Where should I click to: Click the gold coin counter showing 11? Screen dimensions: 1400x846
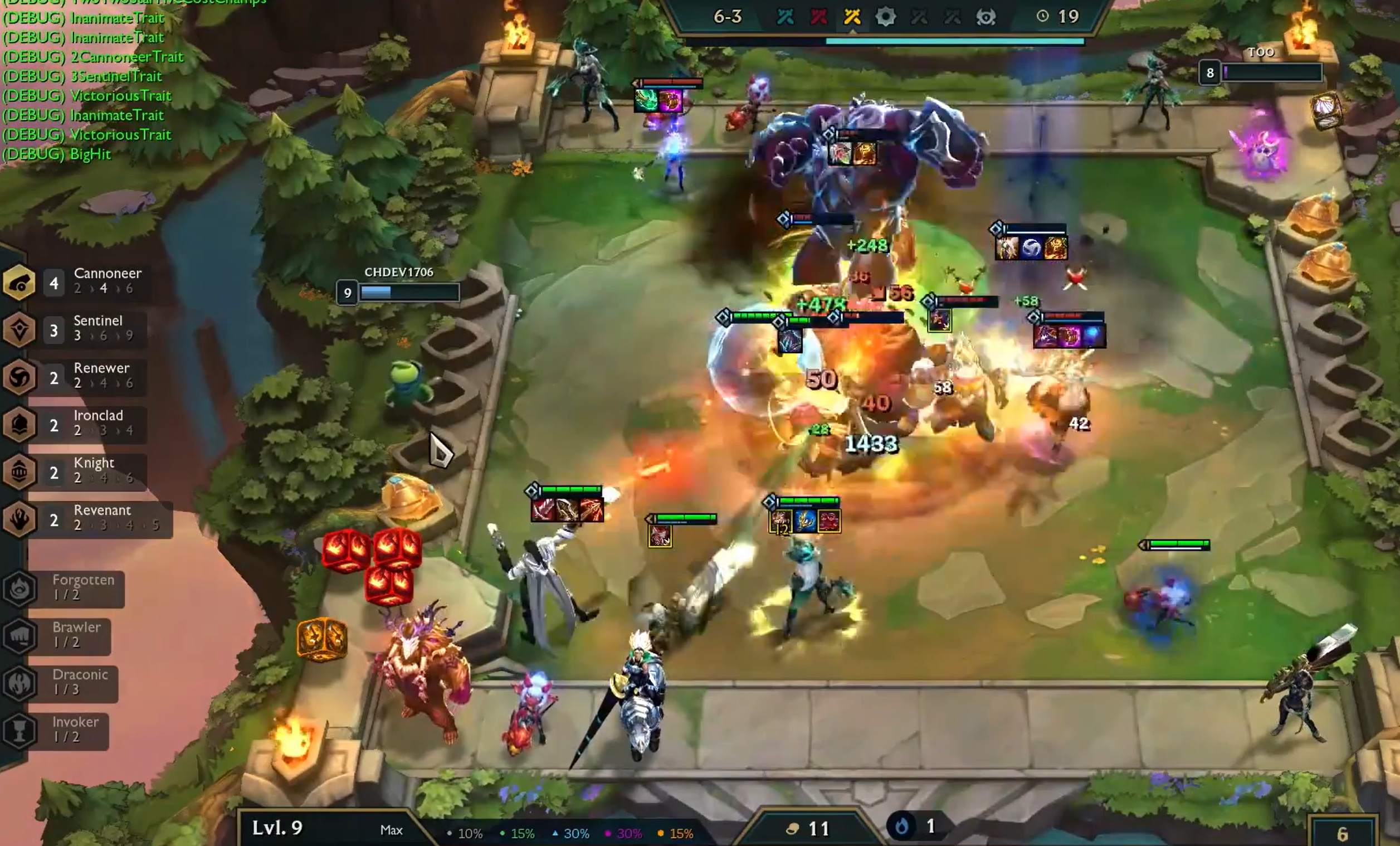tap(808, 829)
